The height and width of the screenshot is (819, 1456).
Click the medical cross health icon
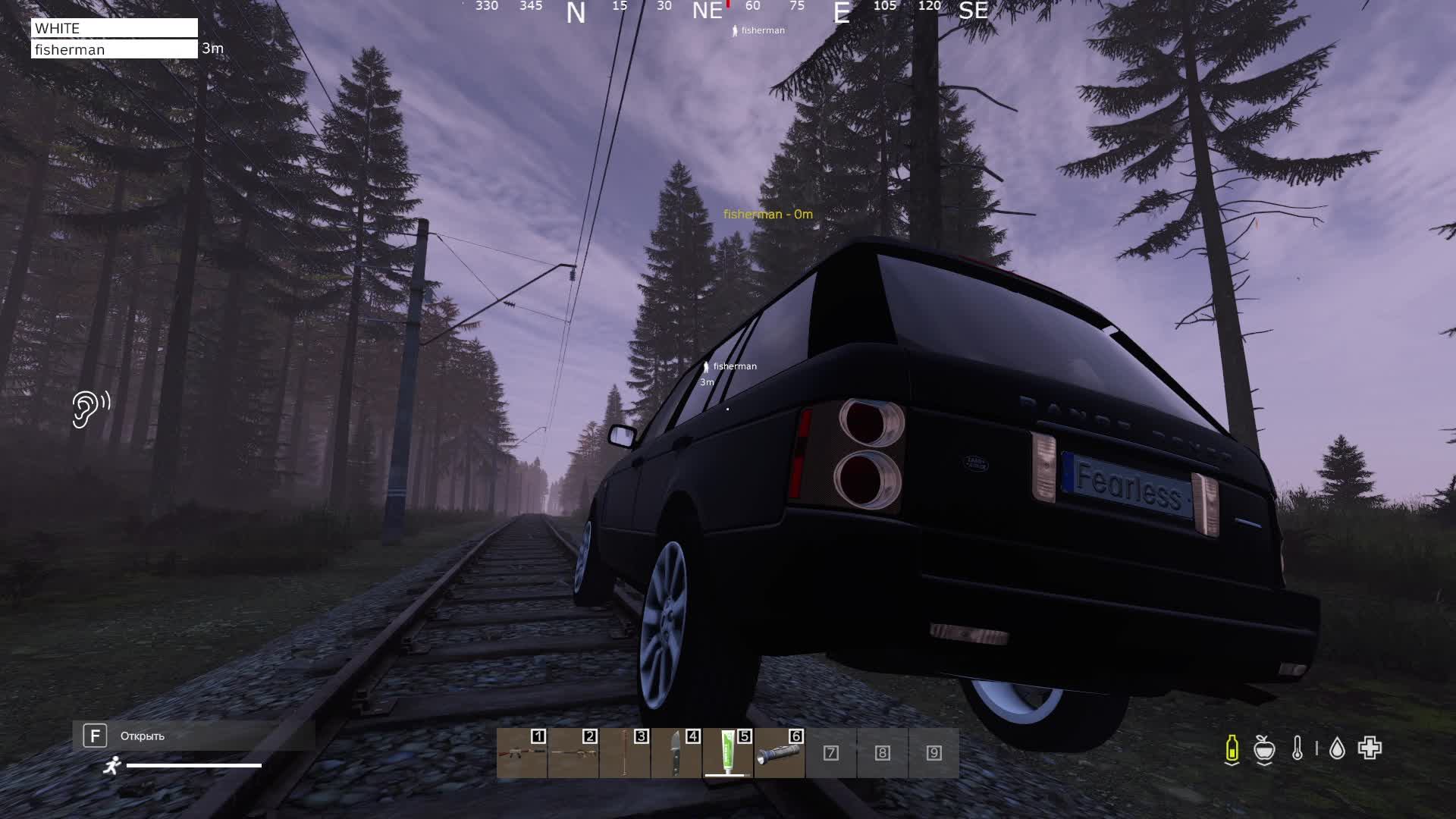coord(1370,748)
